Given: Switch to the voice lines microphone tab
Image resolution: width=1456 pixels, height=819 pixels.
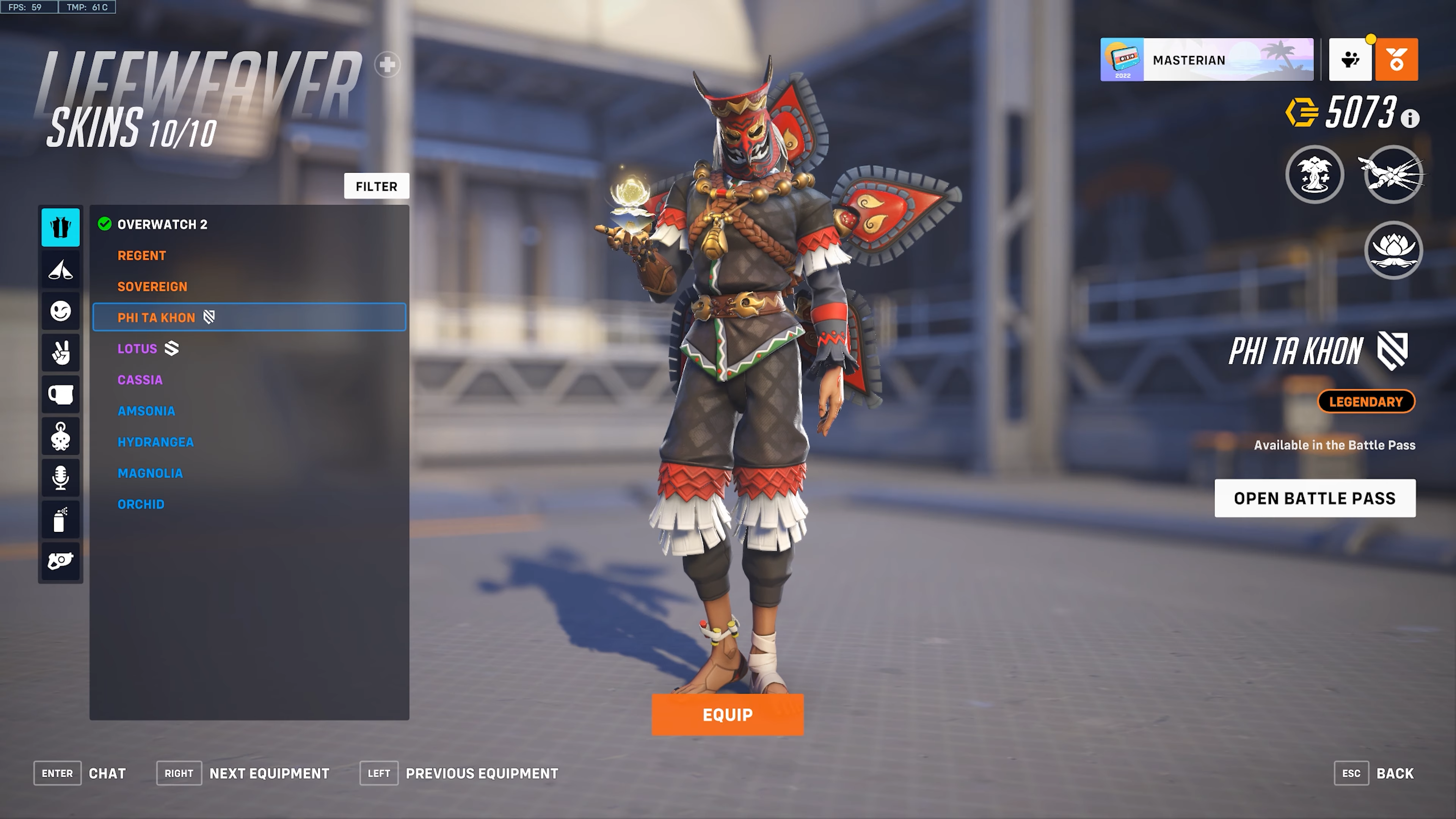Looking at the screenshot, I should (61, 478).
